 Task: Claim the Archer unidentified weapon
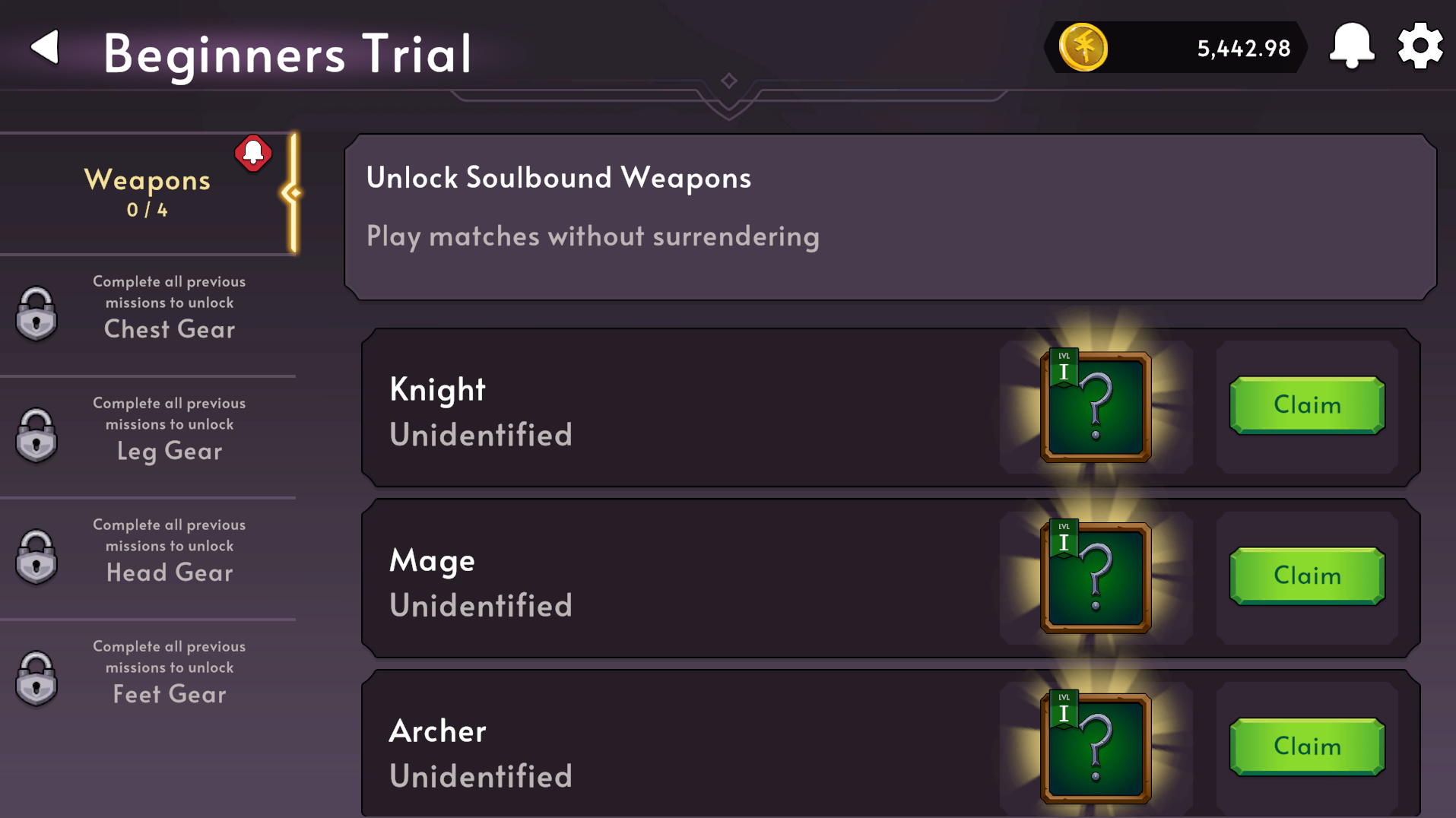[1306, 746]
